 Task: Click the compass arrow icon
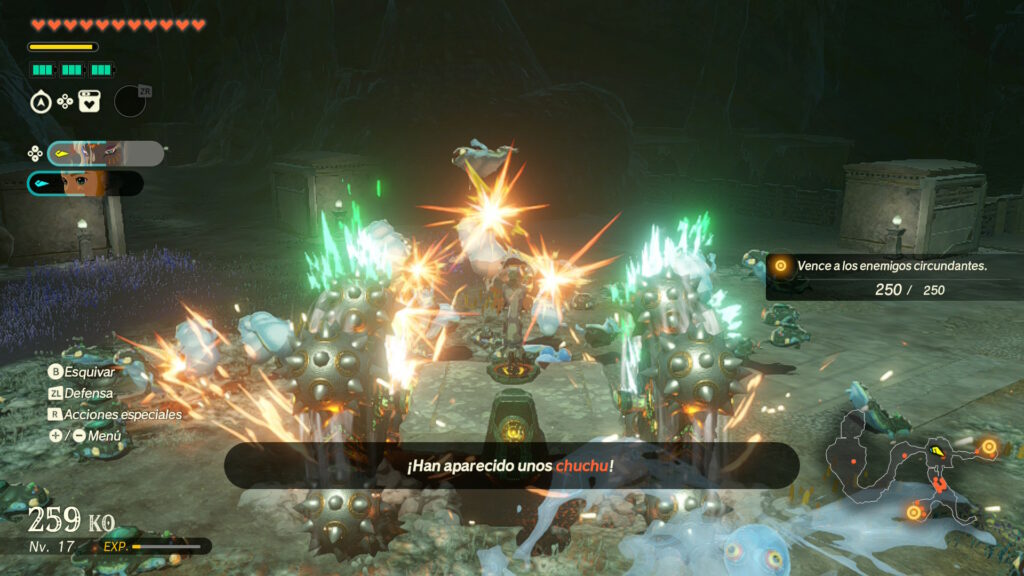pos(41,101)
